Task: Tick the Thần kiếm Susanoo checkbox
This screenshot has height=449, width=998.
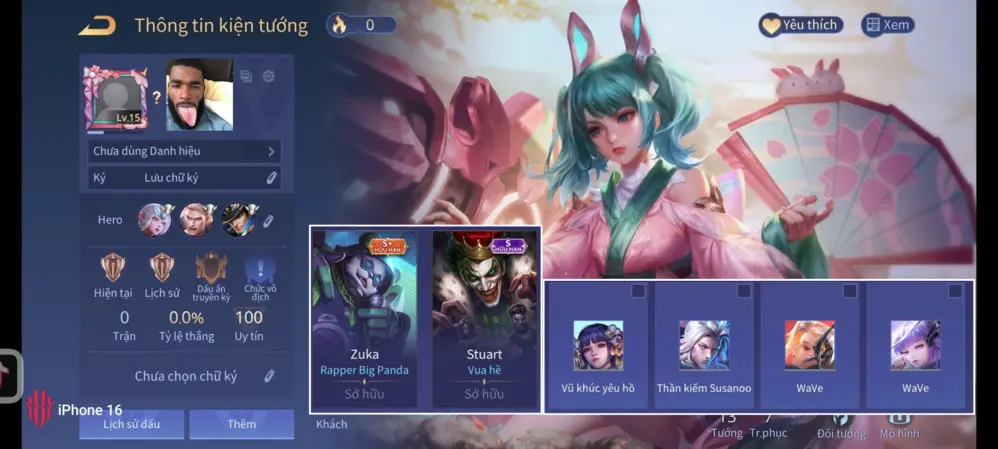Action: [x=744, y=291]
